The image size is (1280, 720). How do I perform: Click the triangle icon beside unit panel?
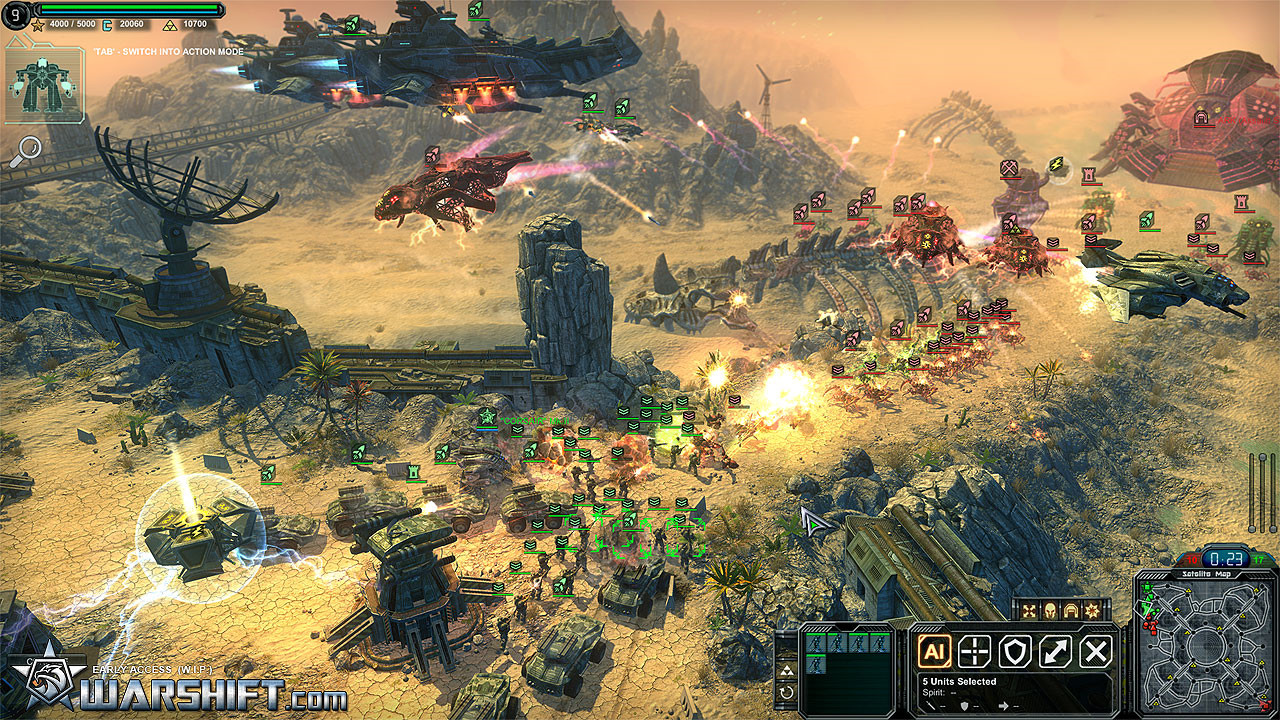pyautogui.click(x=787, y=670)
